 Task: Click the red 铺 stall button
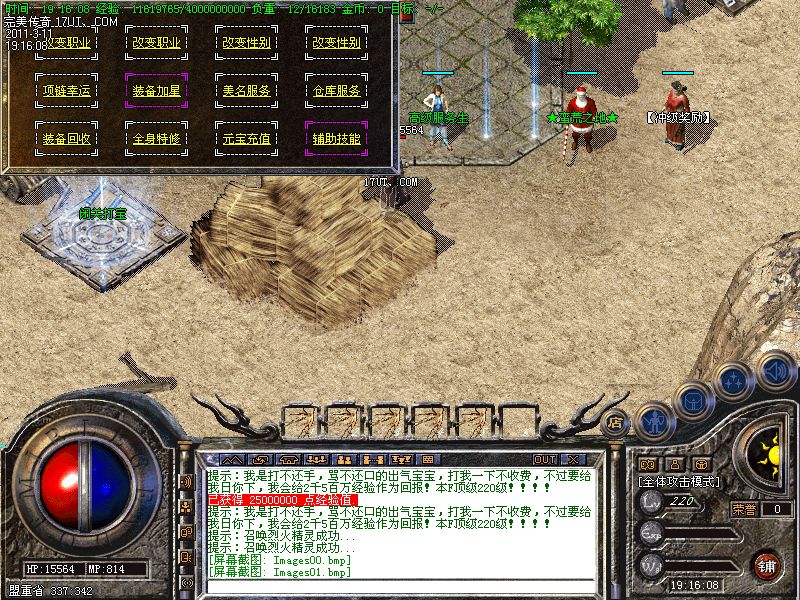pos(767,565)
